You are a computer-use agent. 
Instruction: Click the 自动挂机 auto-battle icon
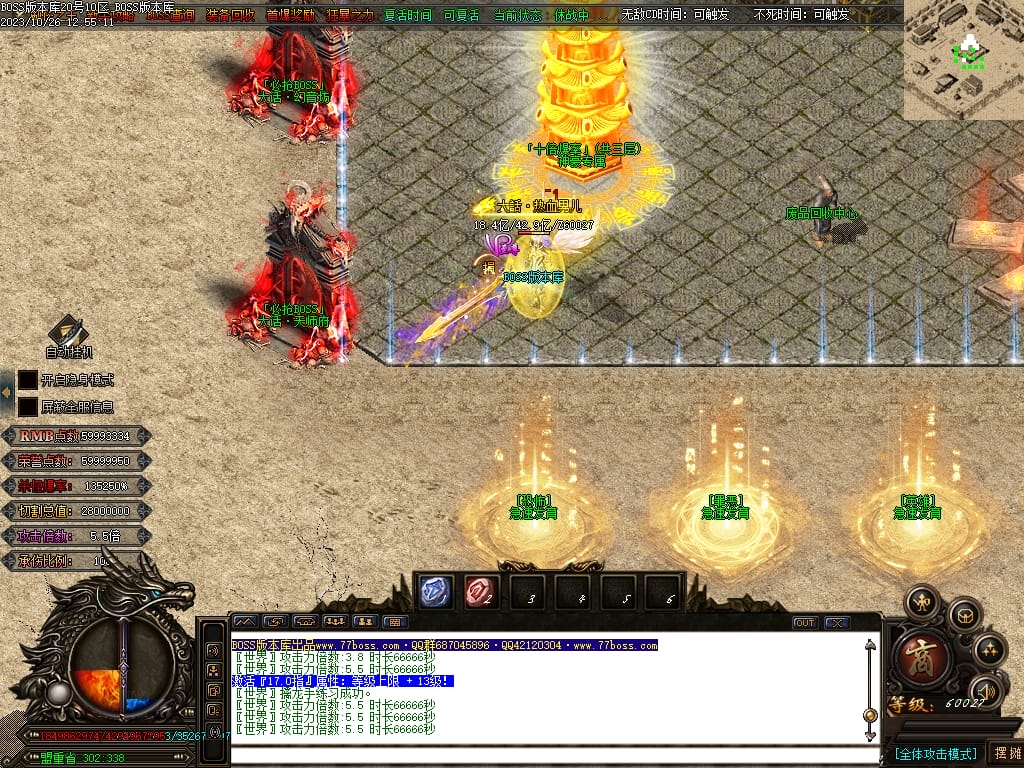point(69,333)
